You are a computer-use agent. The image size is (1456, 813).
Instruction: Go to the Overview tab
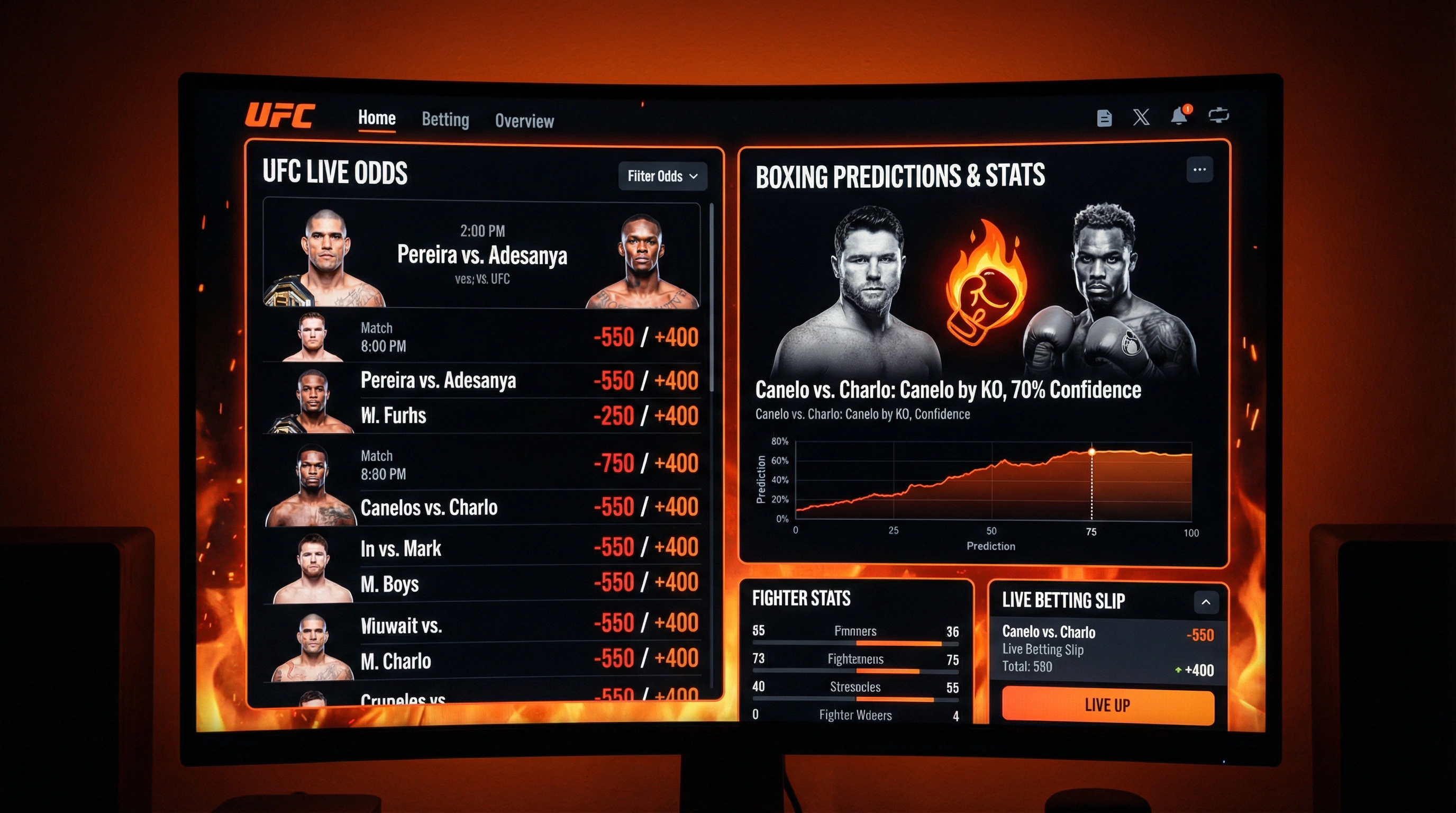click(x=524, y=121)
